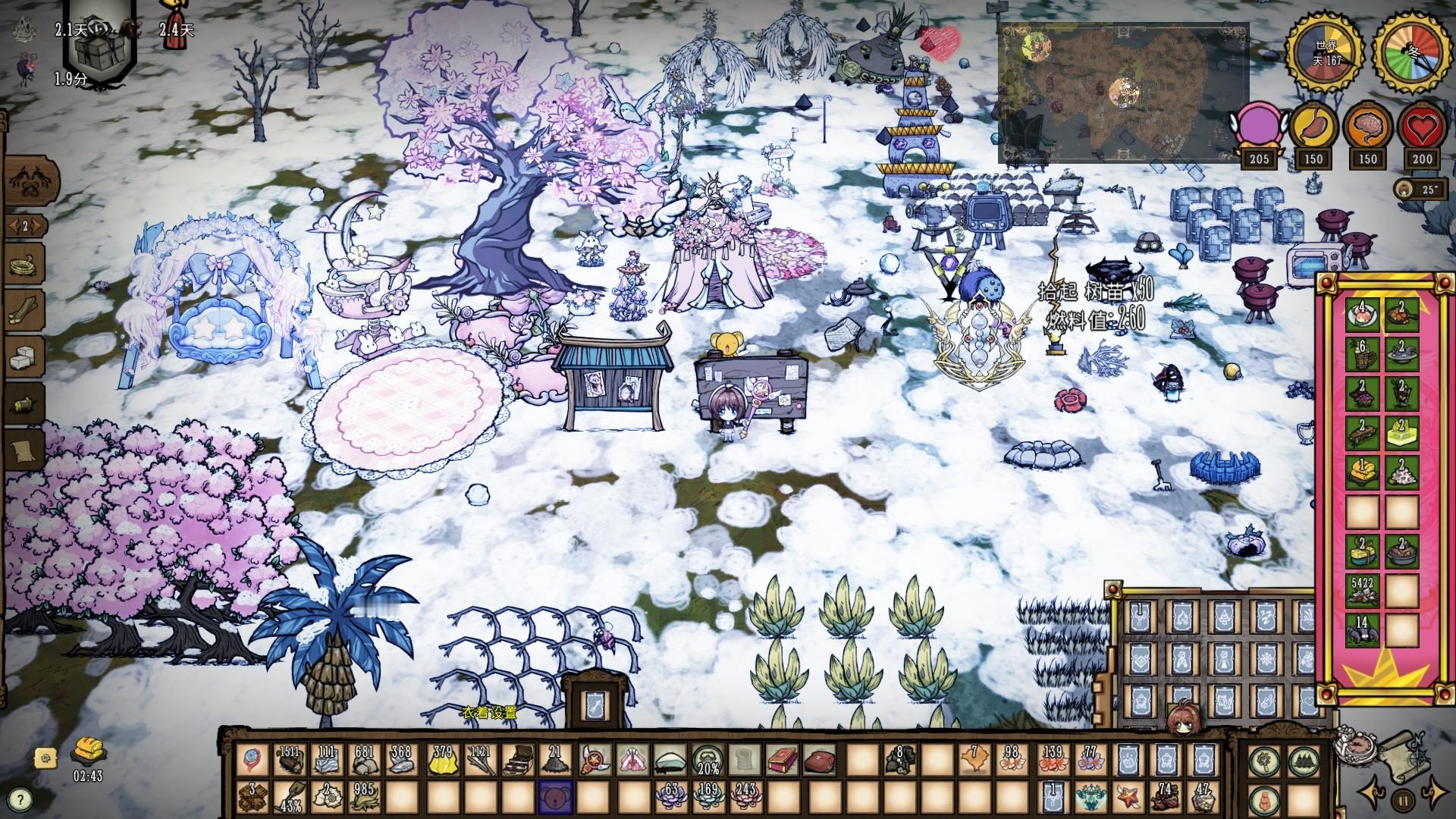
Task: Open the minimap
Action: (x=1122, y=93)
